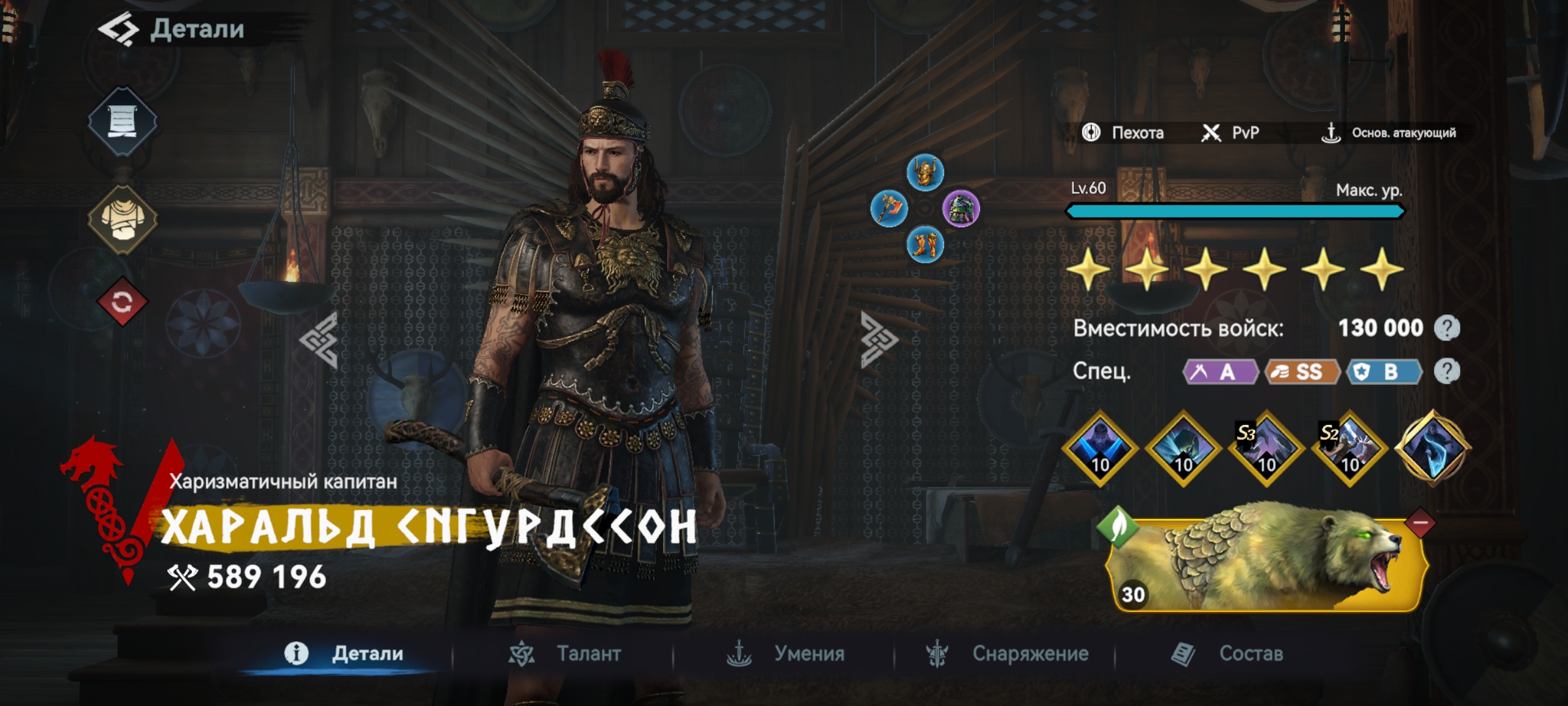Inspect the S2 skill icon
Viewport: 1568px width, 706px height.
[1349, 449]
